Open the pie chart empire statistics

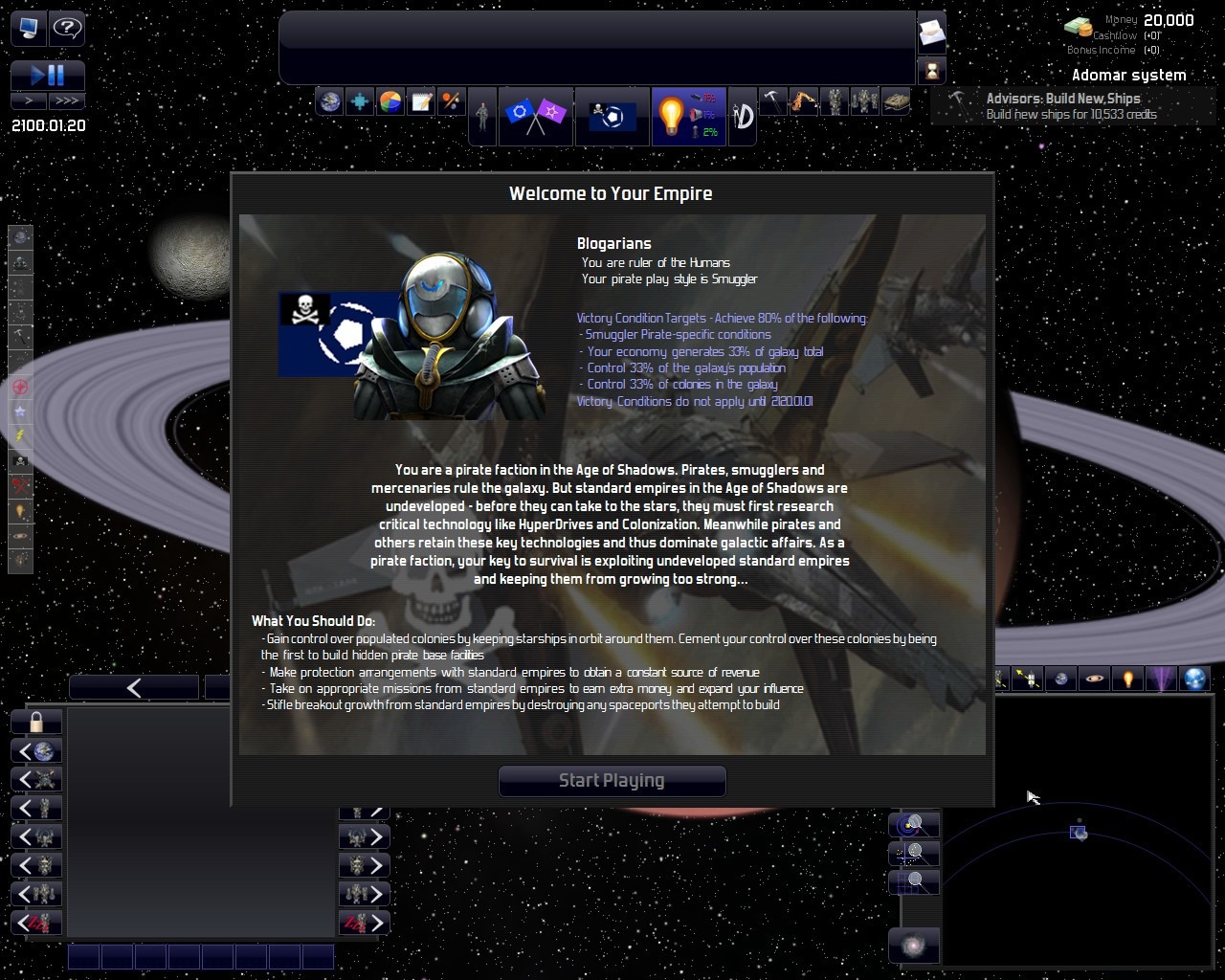(390, 101)
